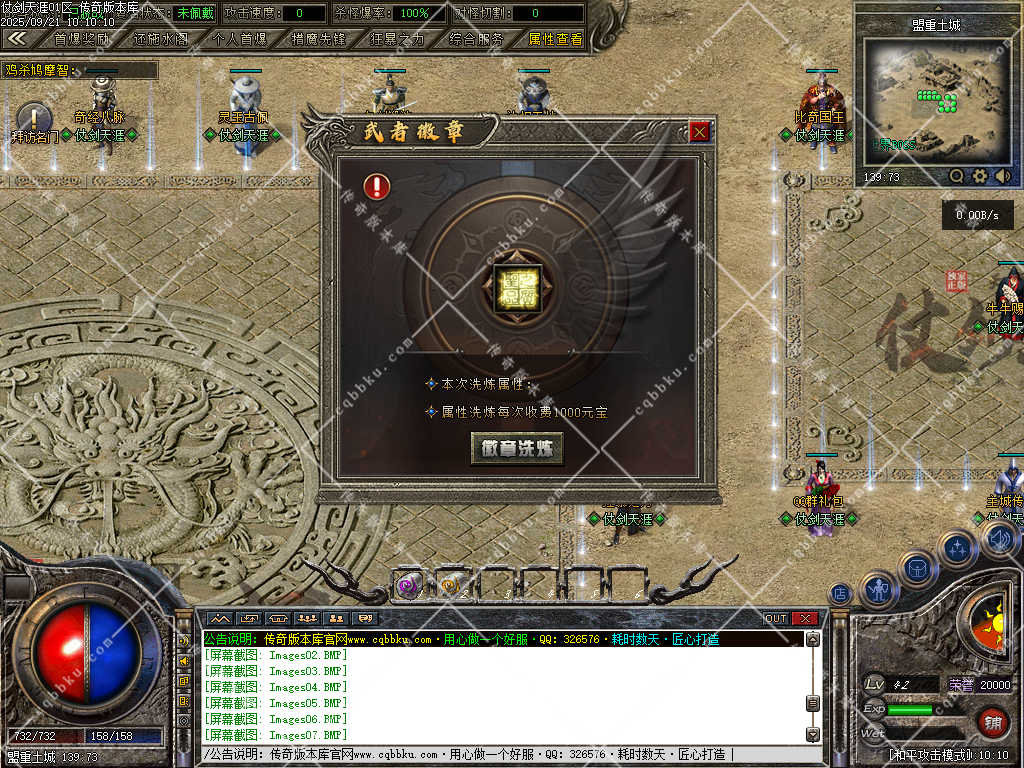Choose 个人首爆 in the top bar
Image resolution: width=1024 pixels, height=768 pixels.
point(240,39)
